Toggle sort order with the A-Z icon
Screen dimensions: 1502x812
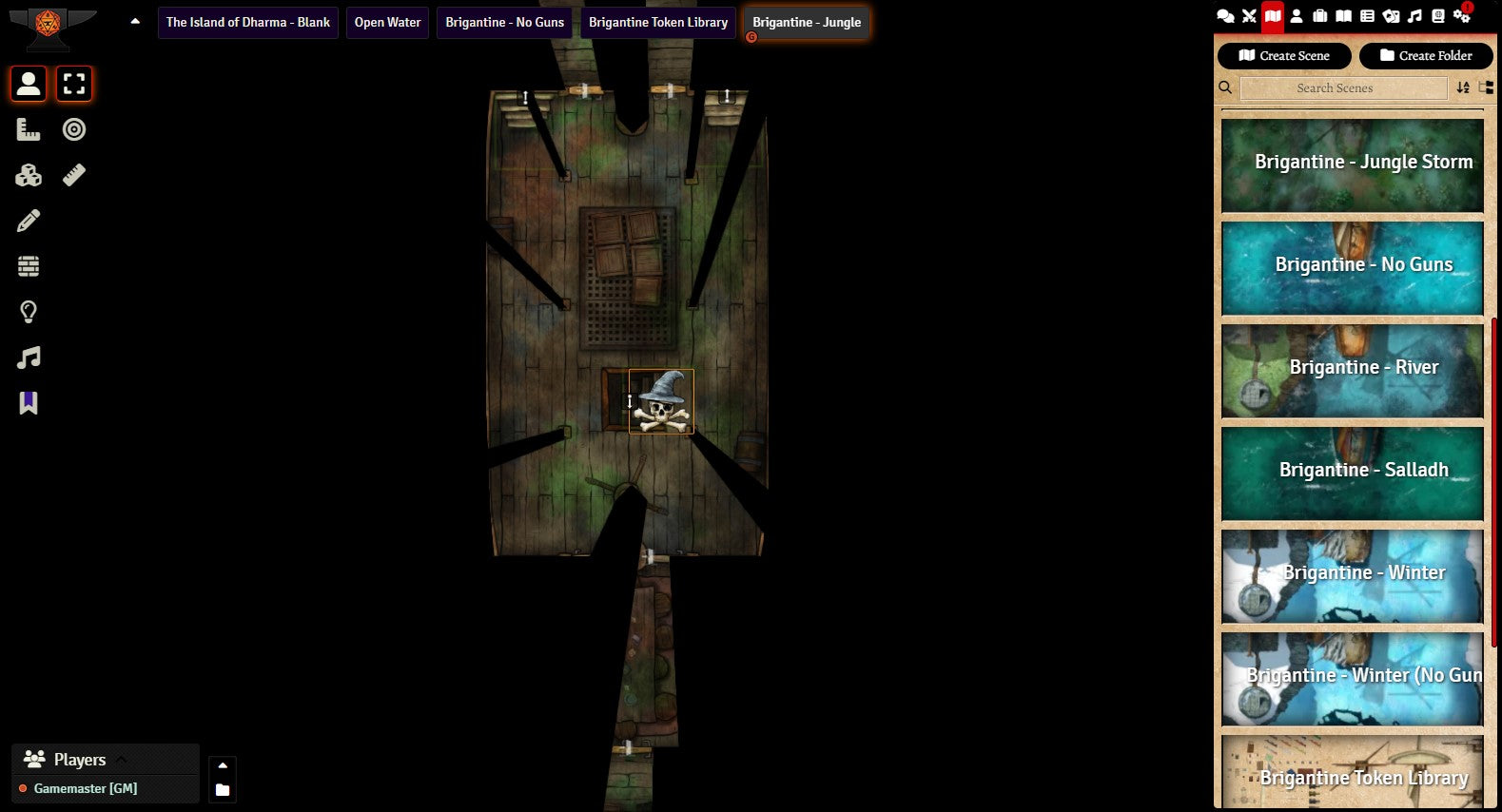click(x=1463, y=88)
